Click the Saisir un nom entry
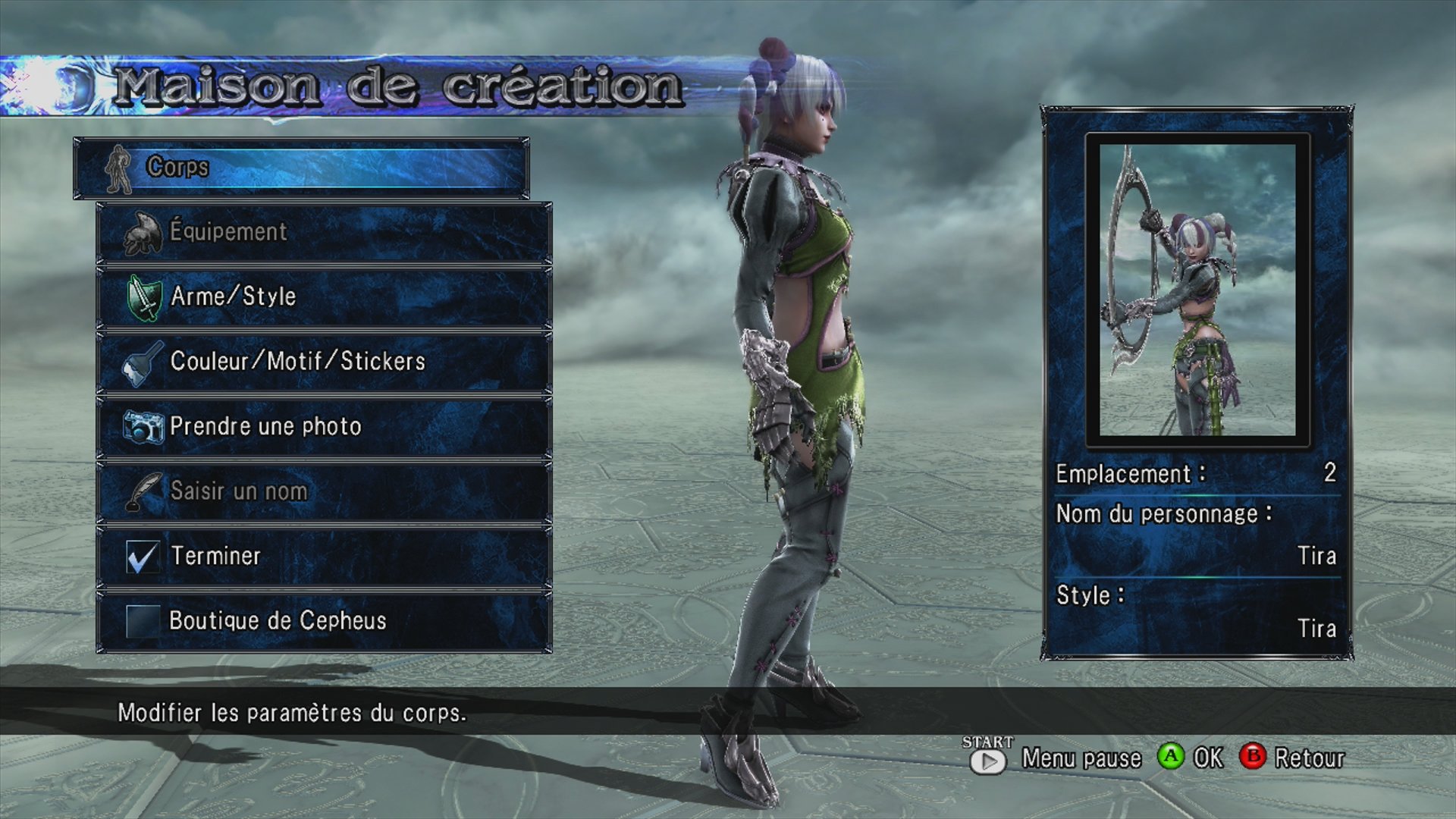This screenshot has height=819, width=1456. click(324, 491)
